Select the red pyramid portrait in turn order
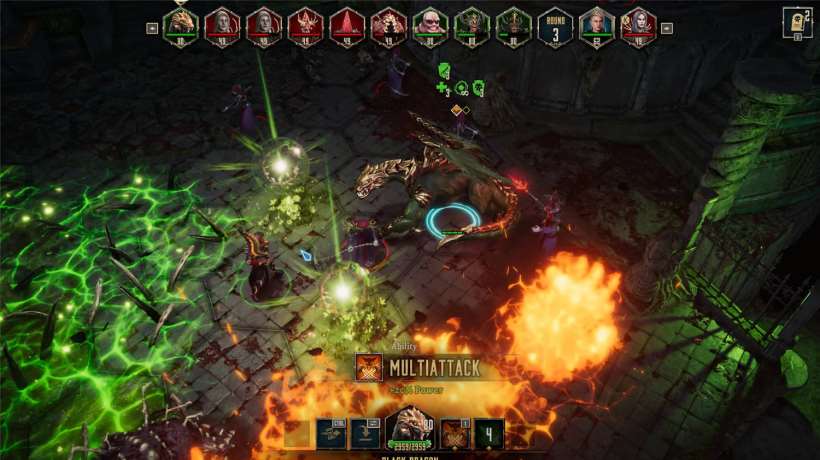Screen dimensions: 820x460 347,24
